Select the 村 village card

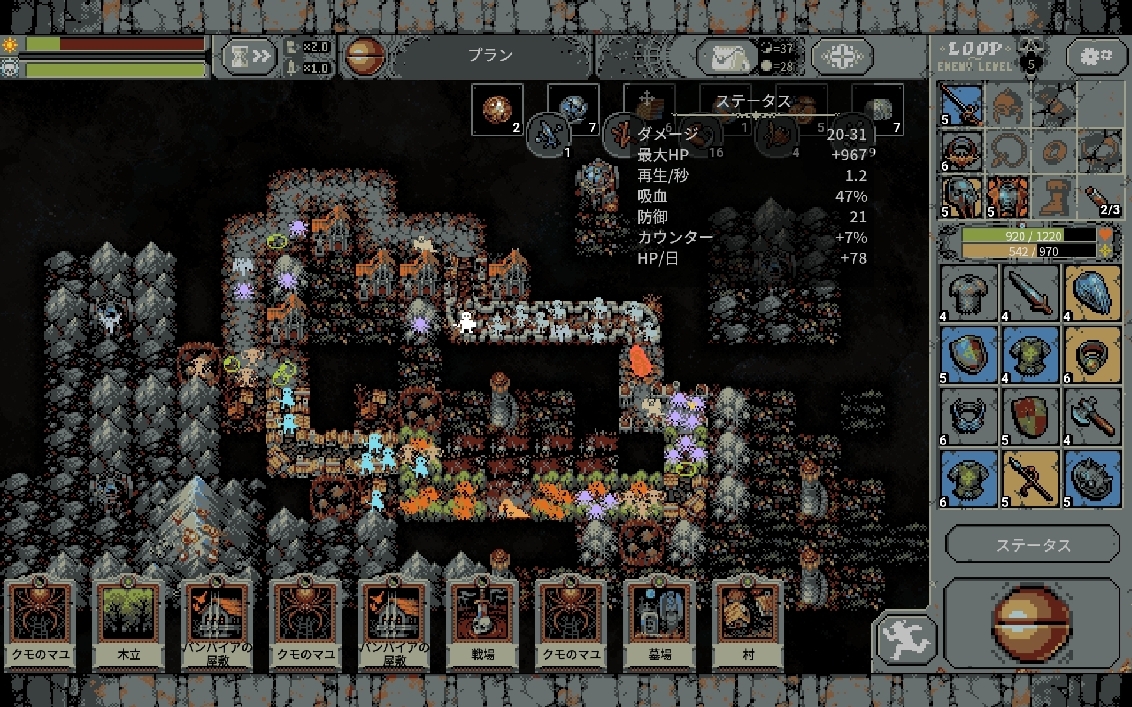[x=748, y=624]
